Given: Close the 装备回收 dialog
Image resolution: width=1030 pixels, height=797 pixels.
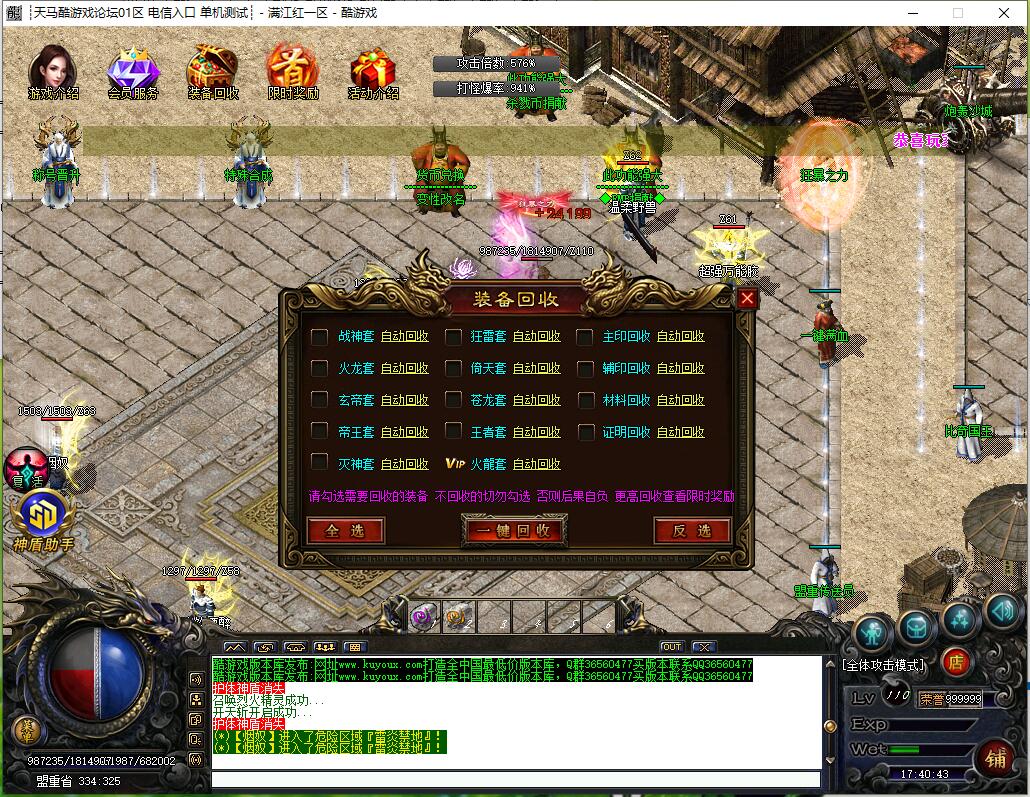Looking at the screenshot, I should pyautogui.click(x=747, y=298).
